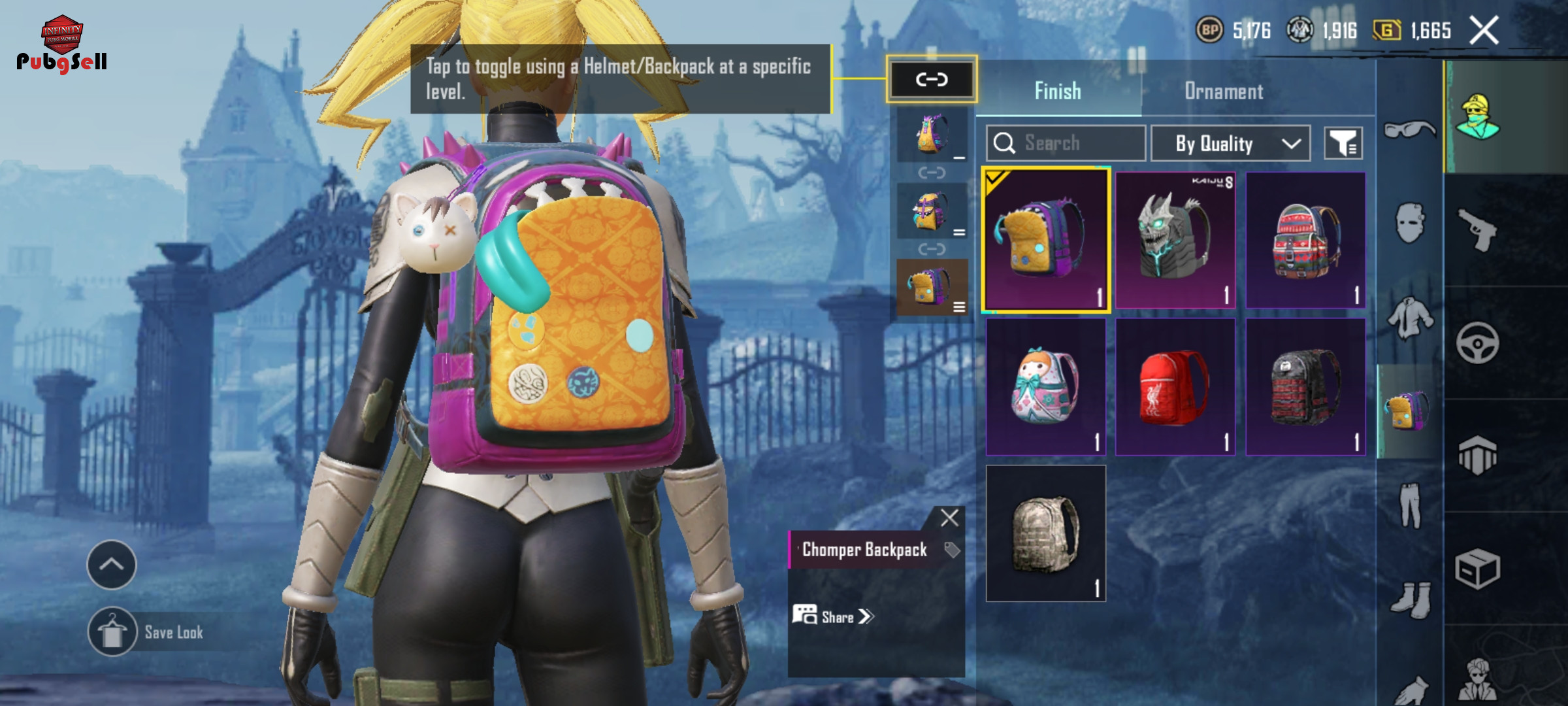Choose the red striped patterned backpack

click(1305, 240)
